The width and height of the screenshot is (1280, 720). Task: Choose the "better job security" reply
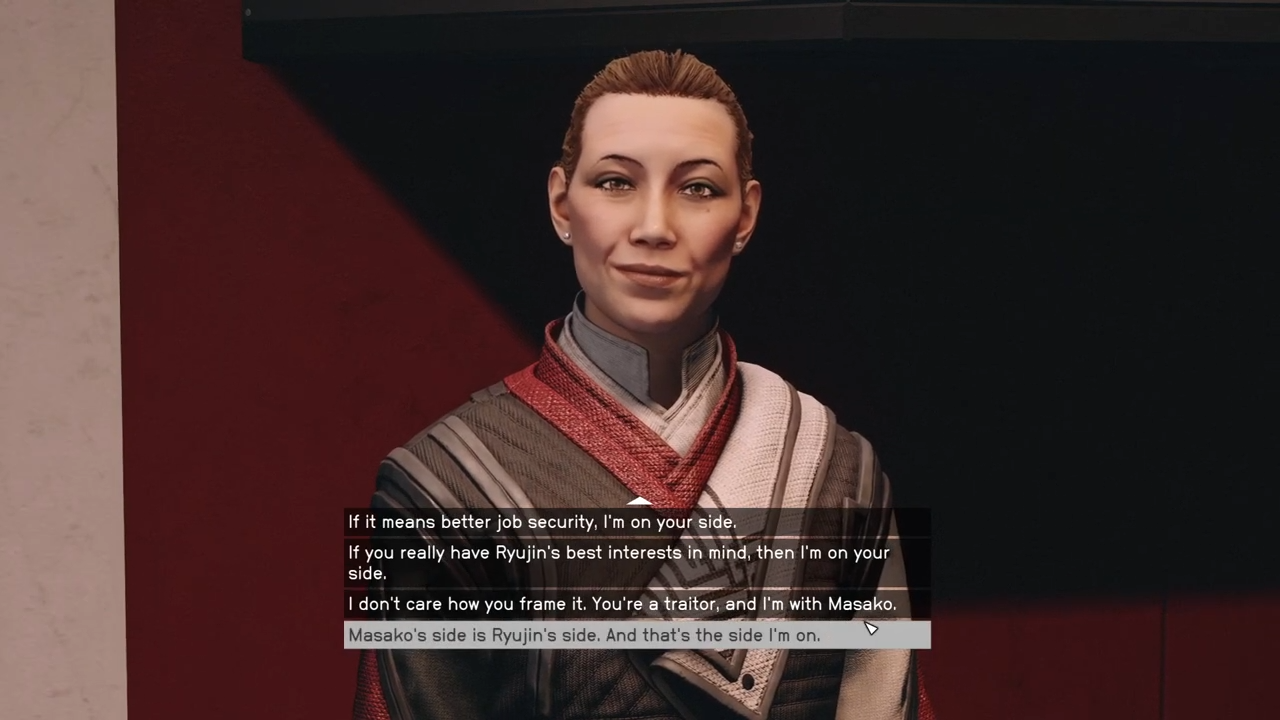coord(542,522)
